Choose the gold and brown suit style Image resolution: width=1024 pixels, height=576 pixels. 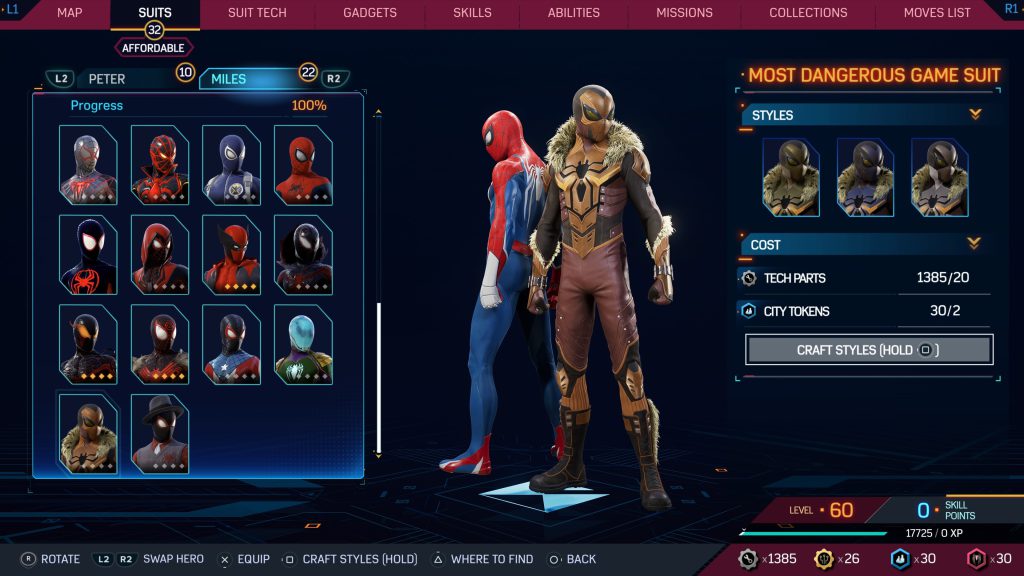coord(791,177)
